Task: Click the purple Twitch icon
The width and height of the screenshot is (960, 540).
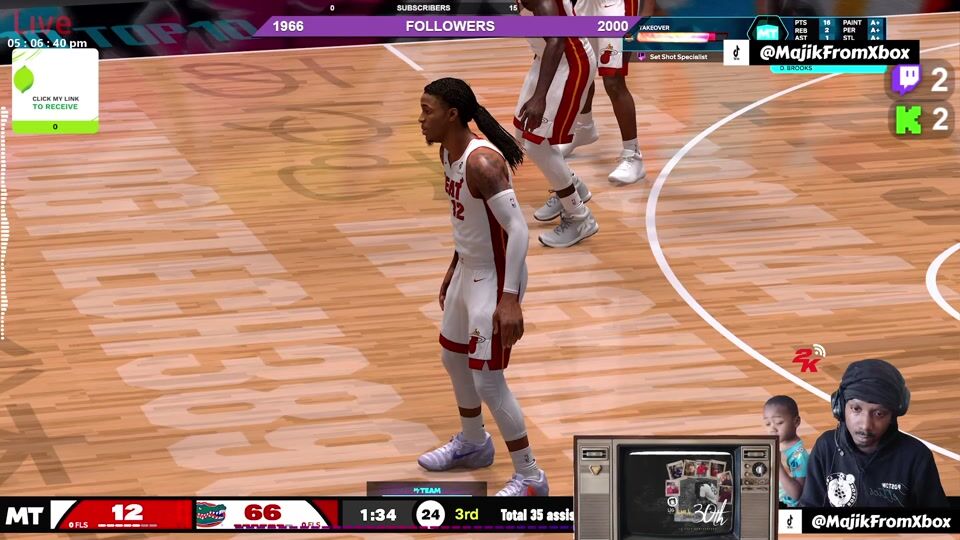Action: click(906, 80)
